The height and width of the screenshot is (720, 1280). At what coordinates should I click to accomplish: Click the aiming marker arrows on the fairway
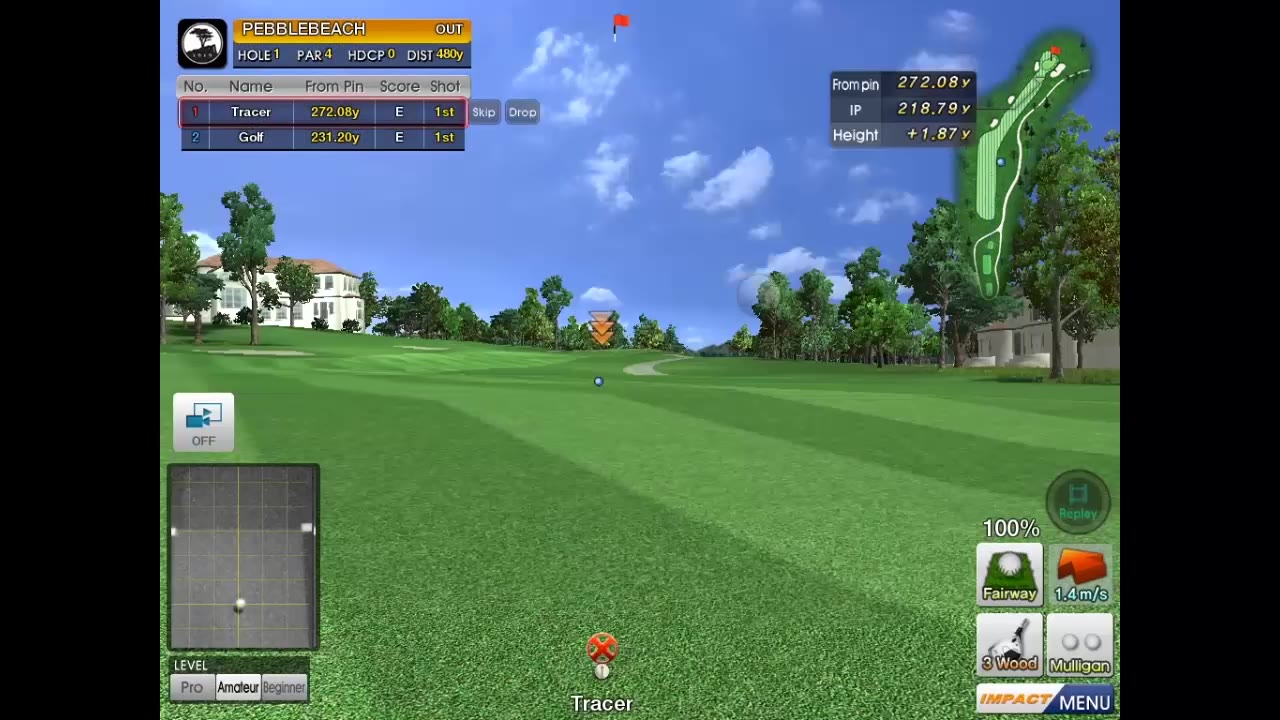[601, 327]
